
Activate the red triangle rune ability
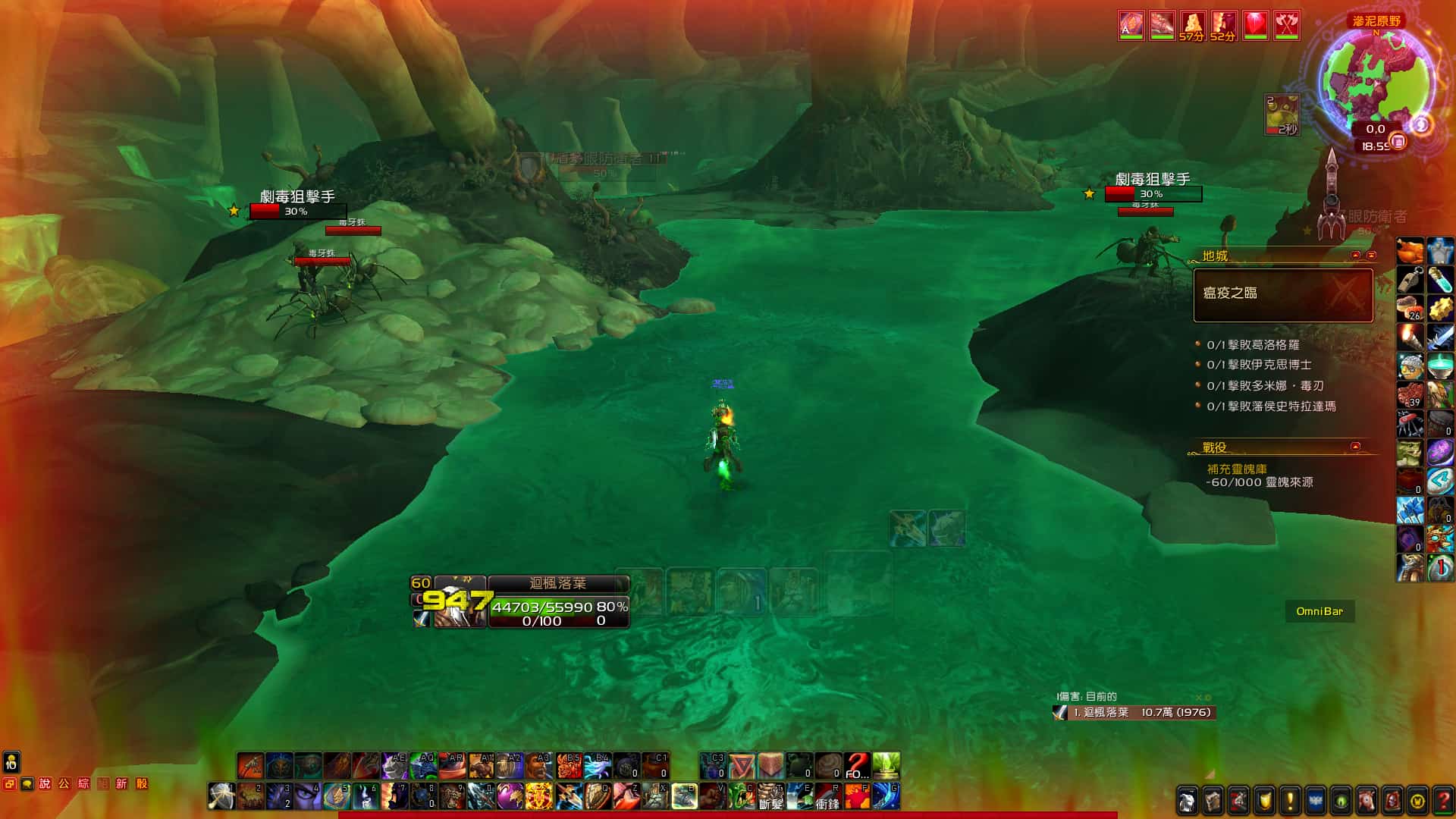(x=742, y=766)
